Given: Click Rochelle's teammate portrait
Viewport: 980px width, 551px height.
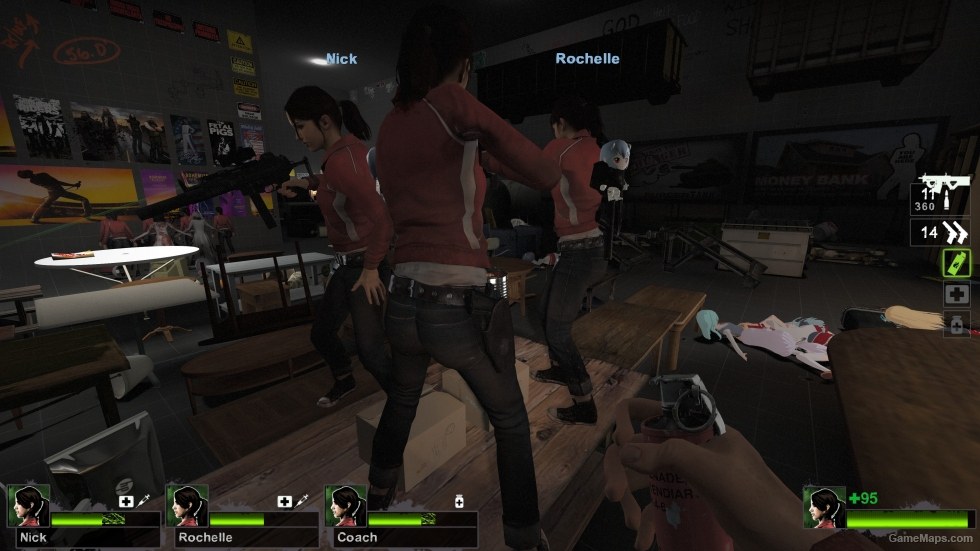Looking at the screenshot, I should coord(184,505).
